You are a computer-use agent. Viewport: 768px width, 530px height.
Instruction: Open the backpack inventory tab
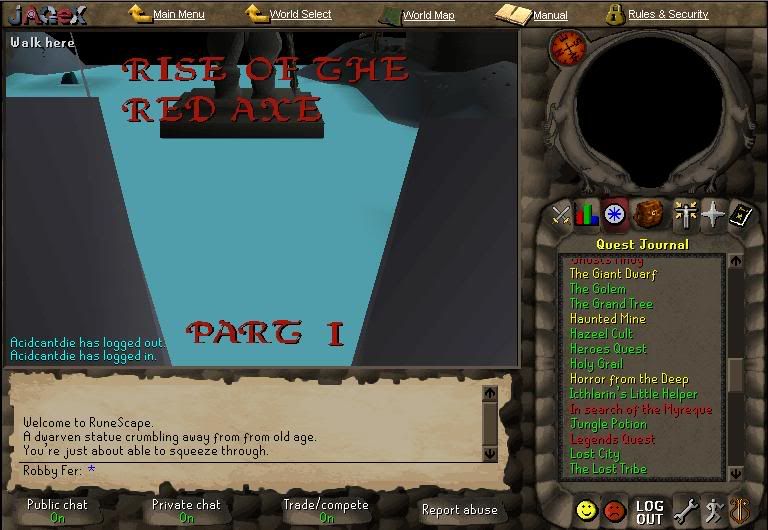point(648,213)
